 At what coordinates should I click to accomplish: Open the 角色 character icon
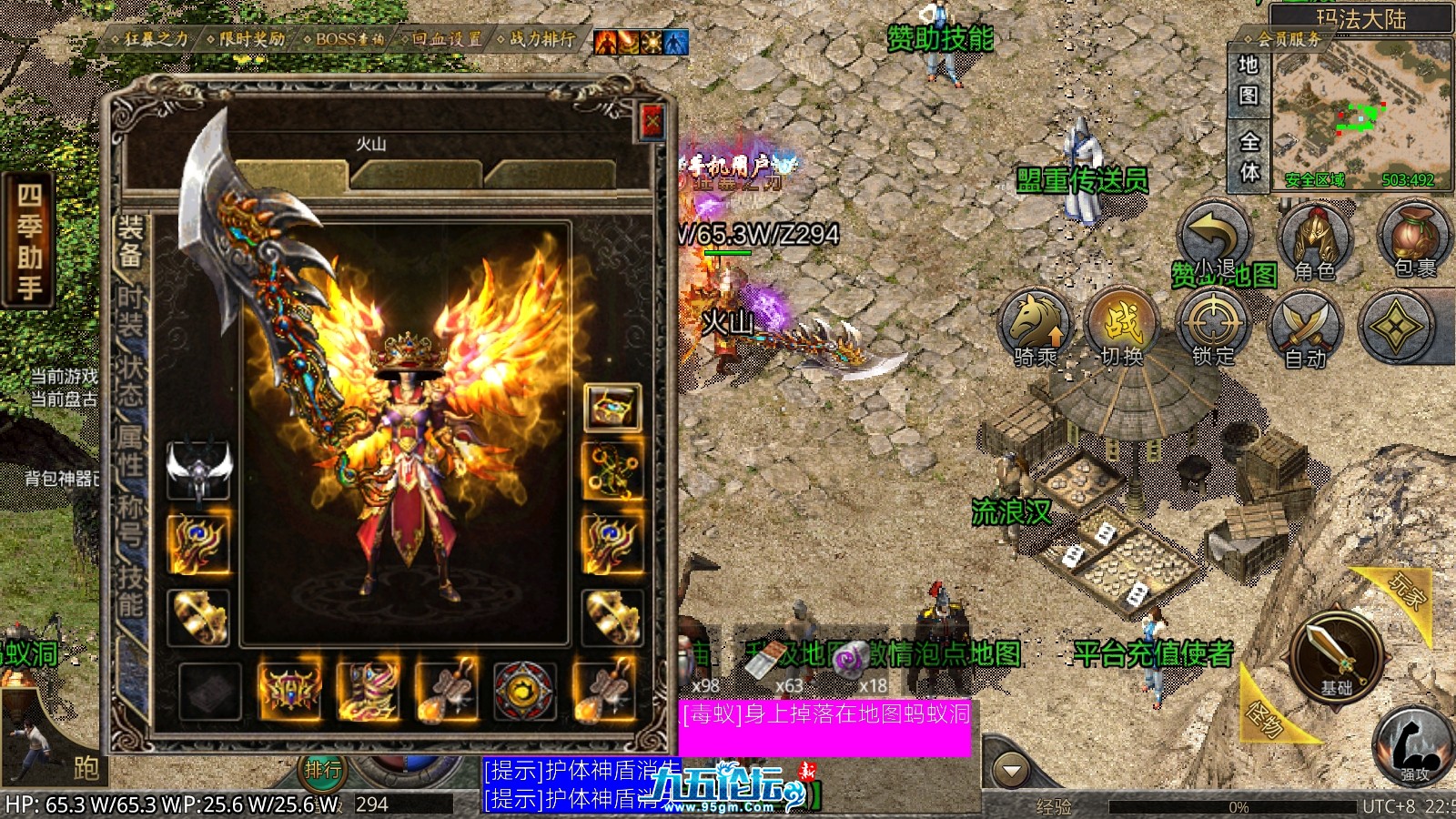1314,240
